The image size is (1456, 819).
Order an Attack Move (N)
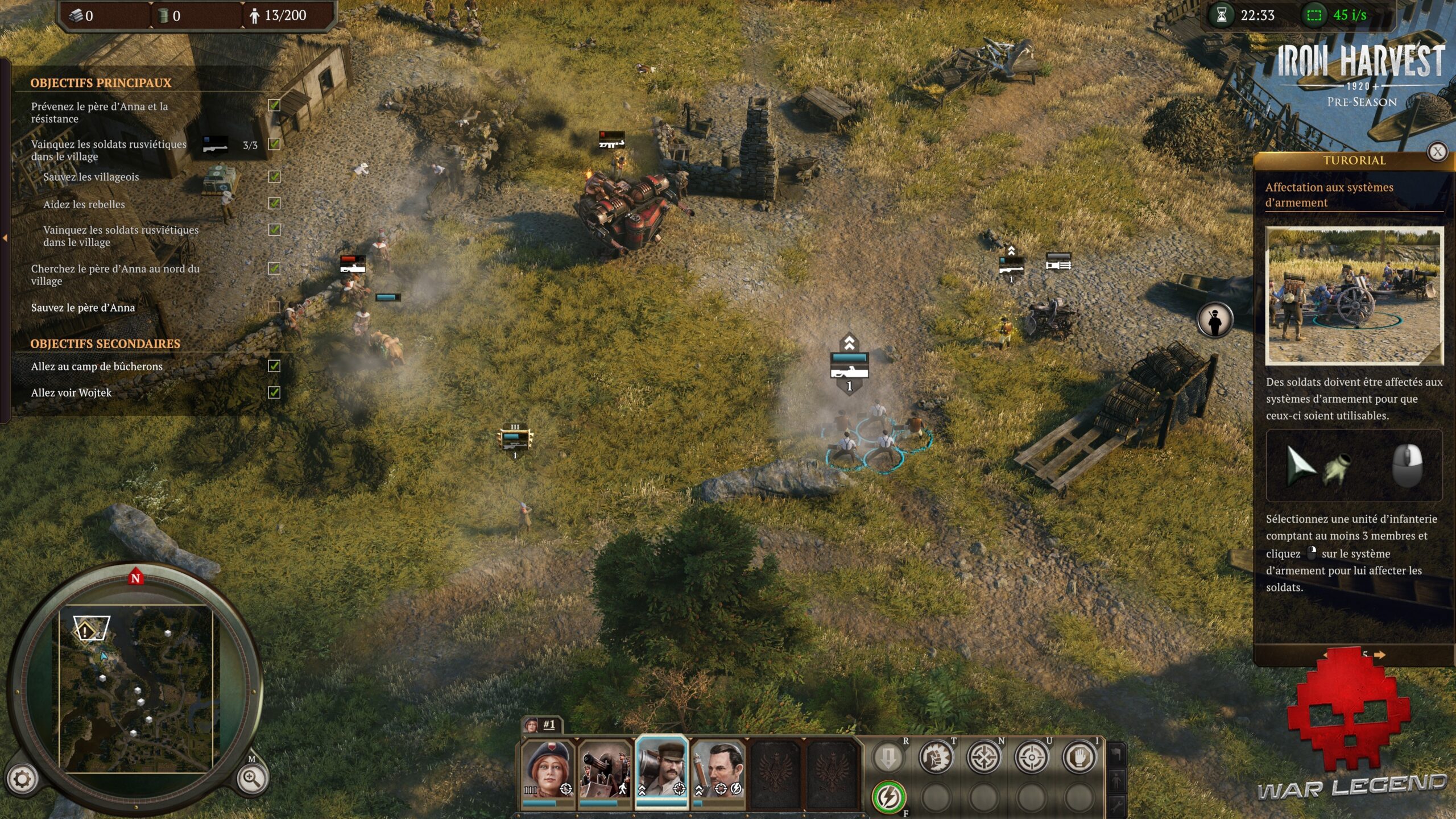(985, 757)
